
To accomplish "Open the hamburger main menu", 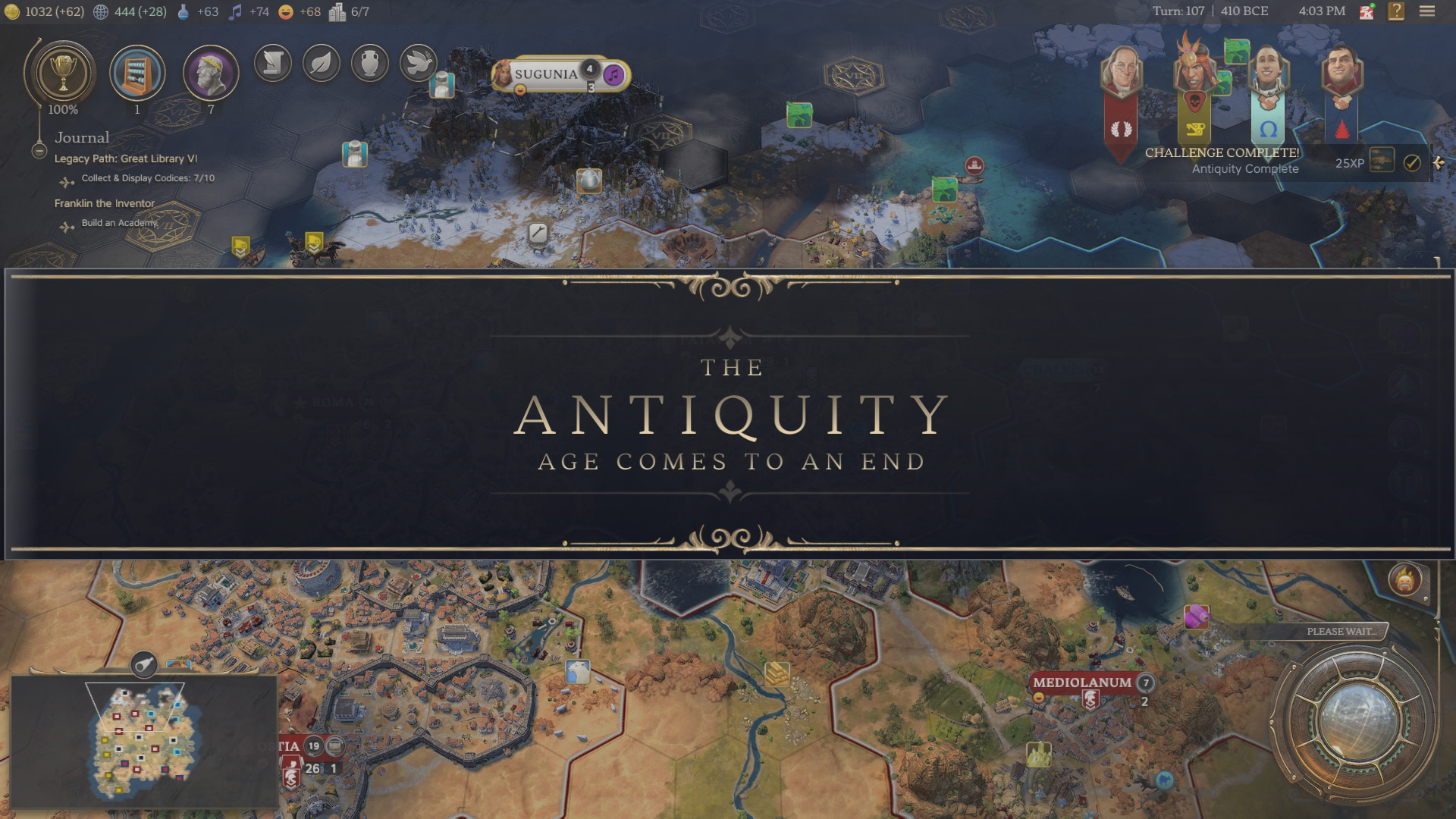I will pos(1427,11).
